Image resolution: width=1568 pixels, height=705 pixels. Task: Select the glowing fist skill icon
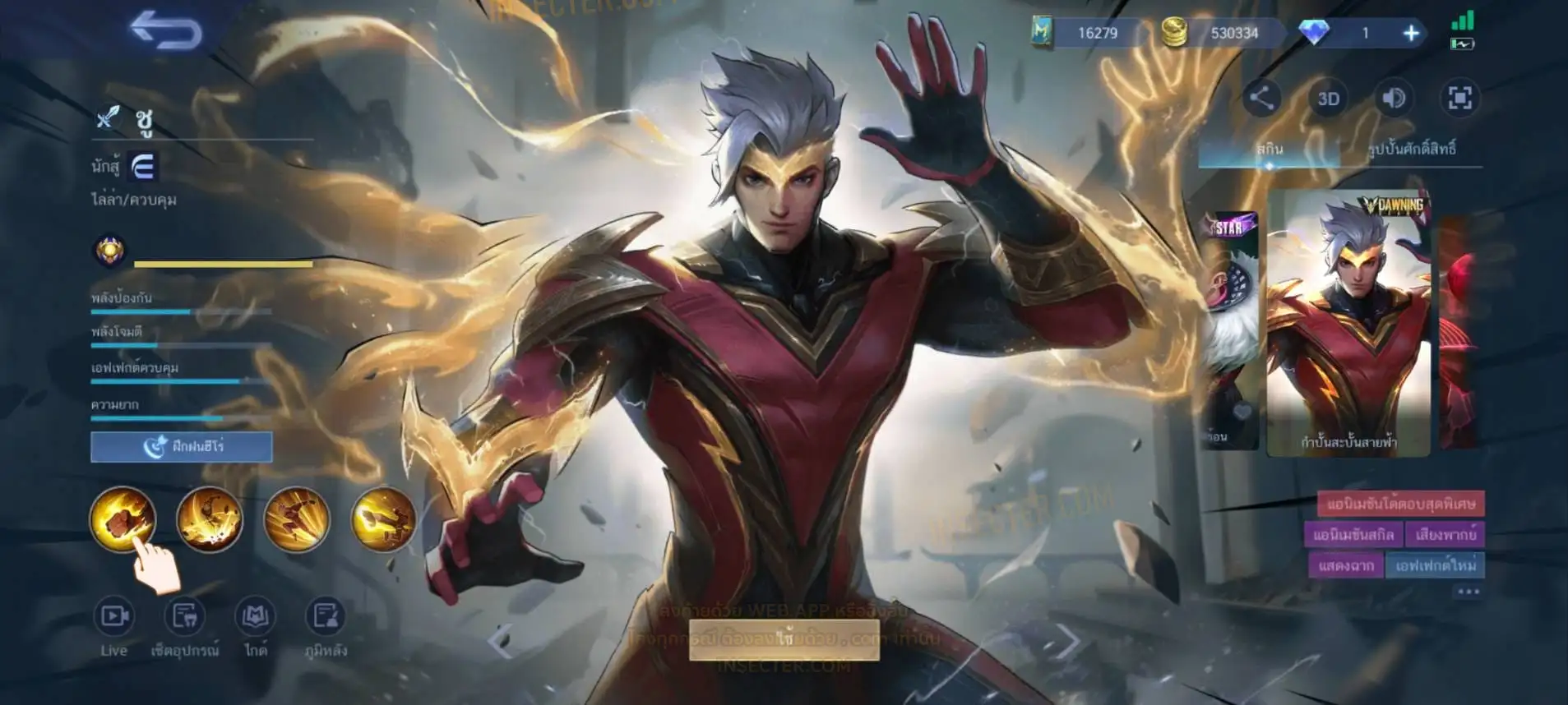click(x=123, y=518)
